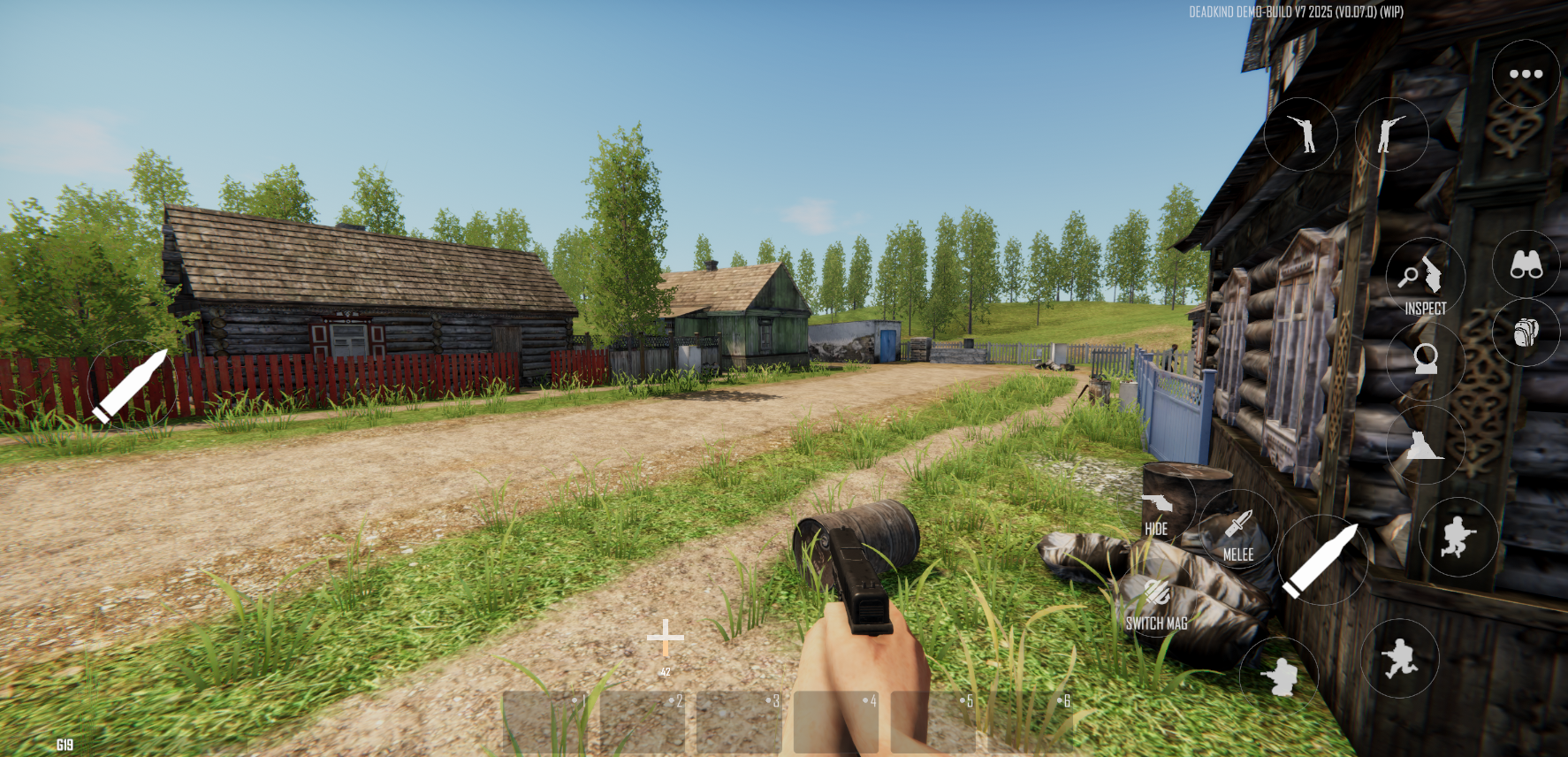Select the standing rifle-aim stance icon
1568x757 pixels.
point(1301,133)
